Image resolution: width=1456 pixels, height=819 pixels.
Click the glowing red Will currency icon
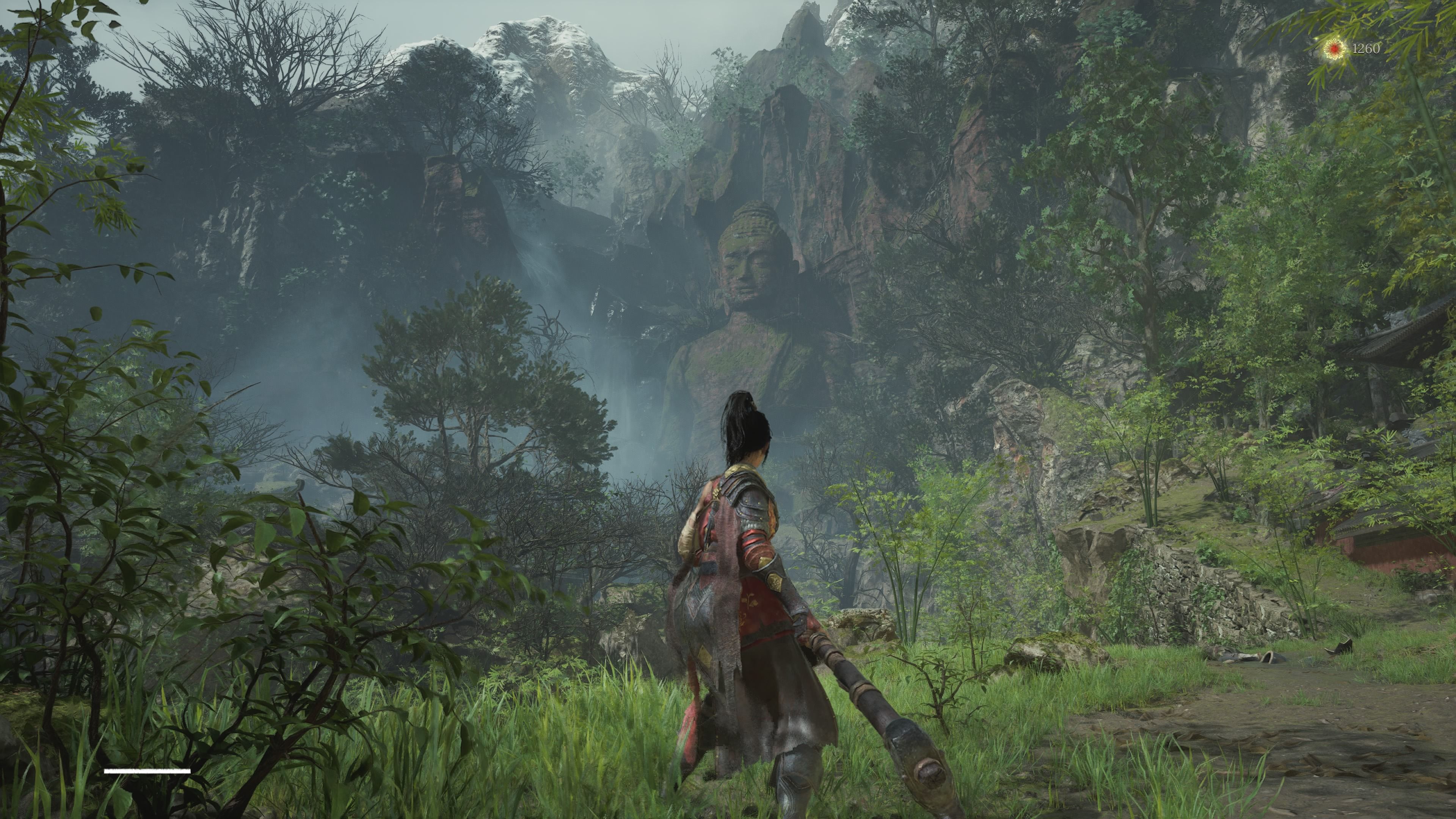click(1335, 49)
